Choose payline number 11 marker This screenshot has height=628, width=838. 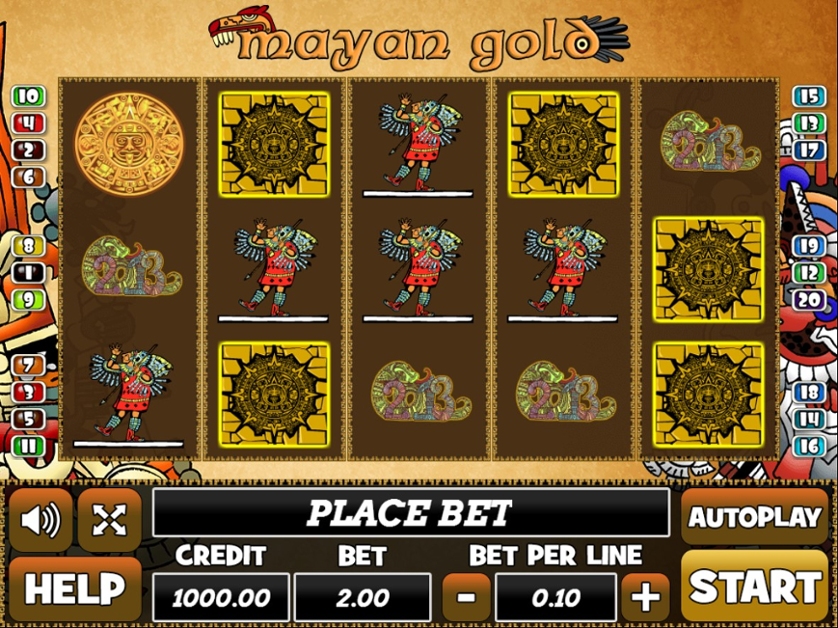point(28,446)
